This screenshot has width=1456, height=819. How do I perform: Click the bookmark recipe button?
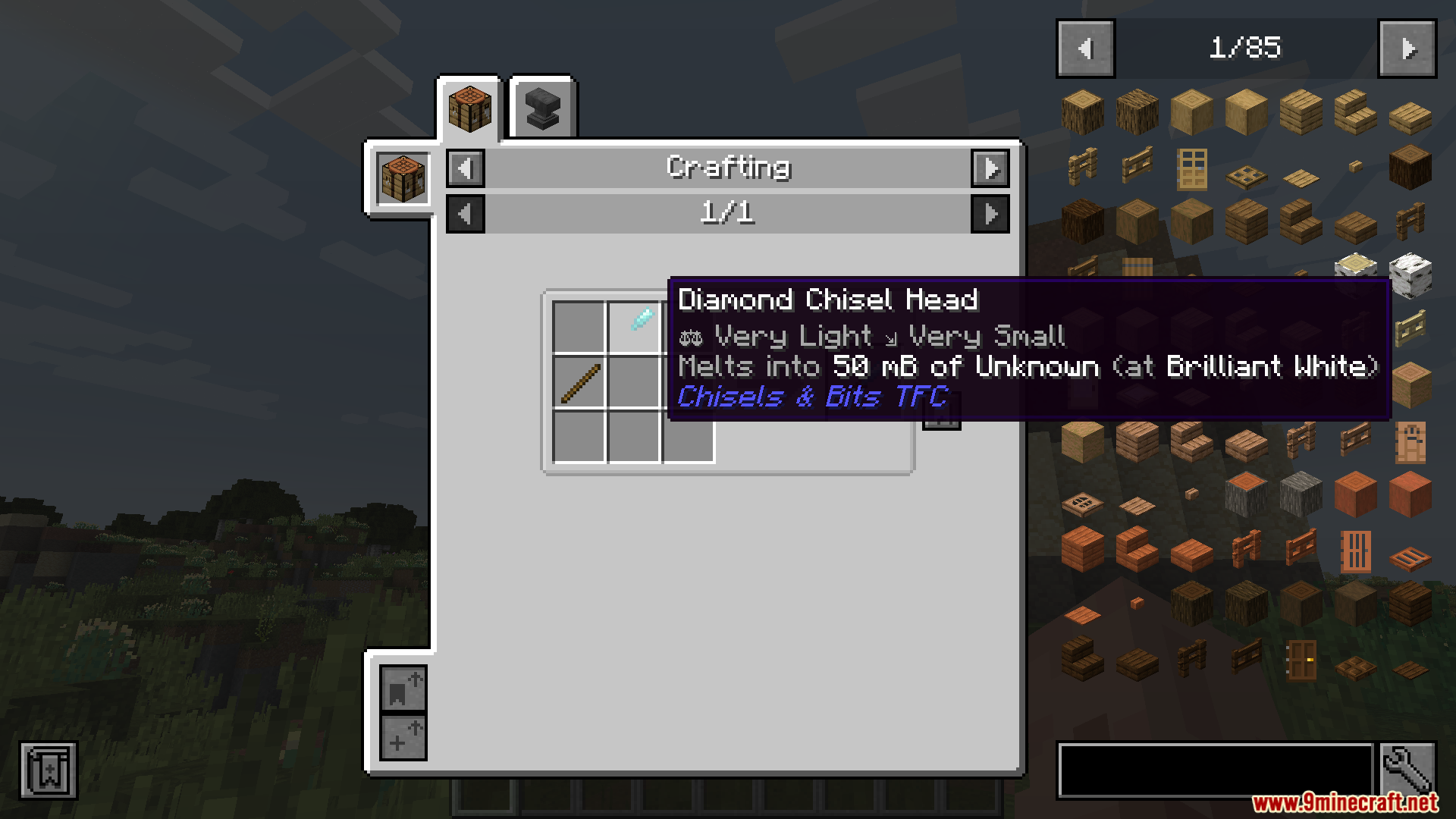point(403,689)
